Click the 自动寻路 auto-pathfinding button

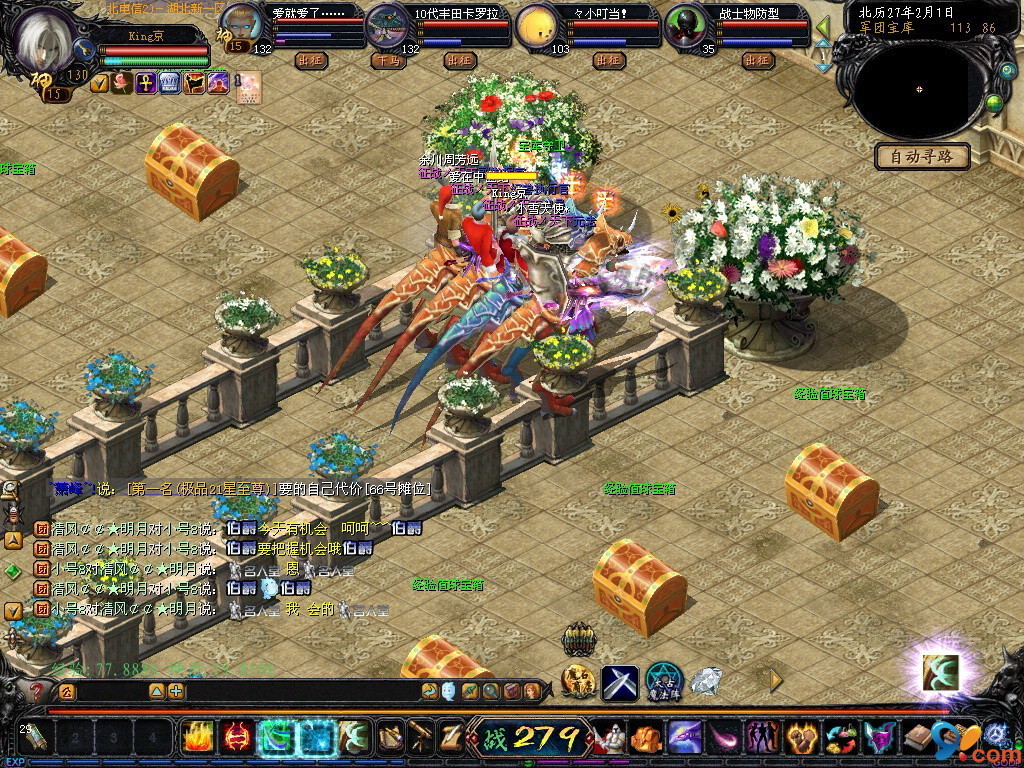[922, 156]
